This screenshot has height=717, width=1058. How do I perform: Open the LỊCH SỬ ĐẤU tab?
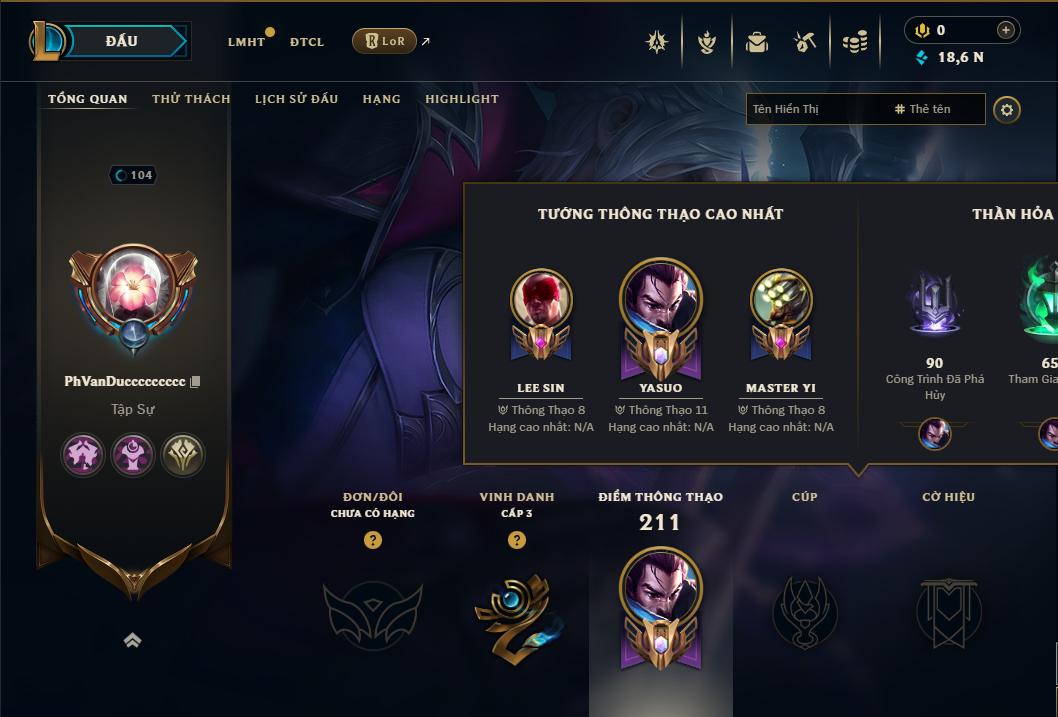296,99
